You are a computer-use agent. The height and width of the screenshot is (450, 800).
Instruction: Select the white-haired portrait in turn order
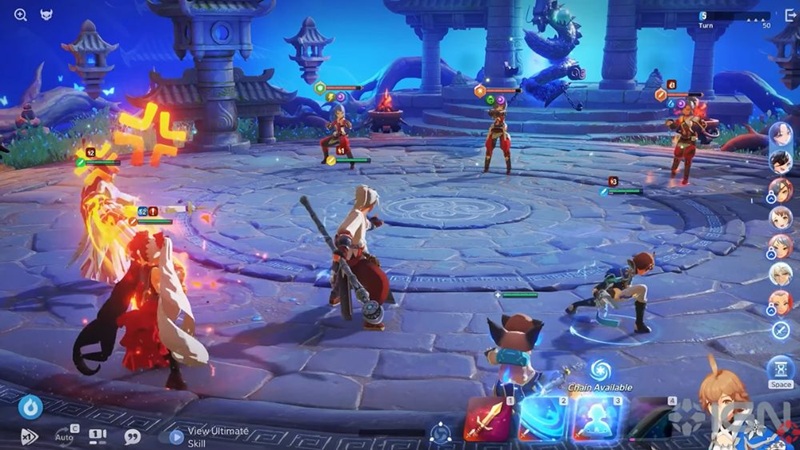pyautogui.click(x=780, y=273)
